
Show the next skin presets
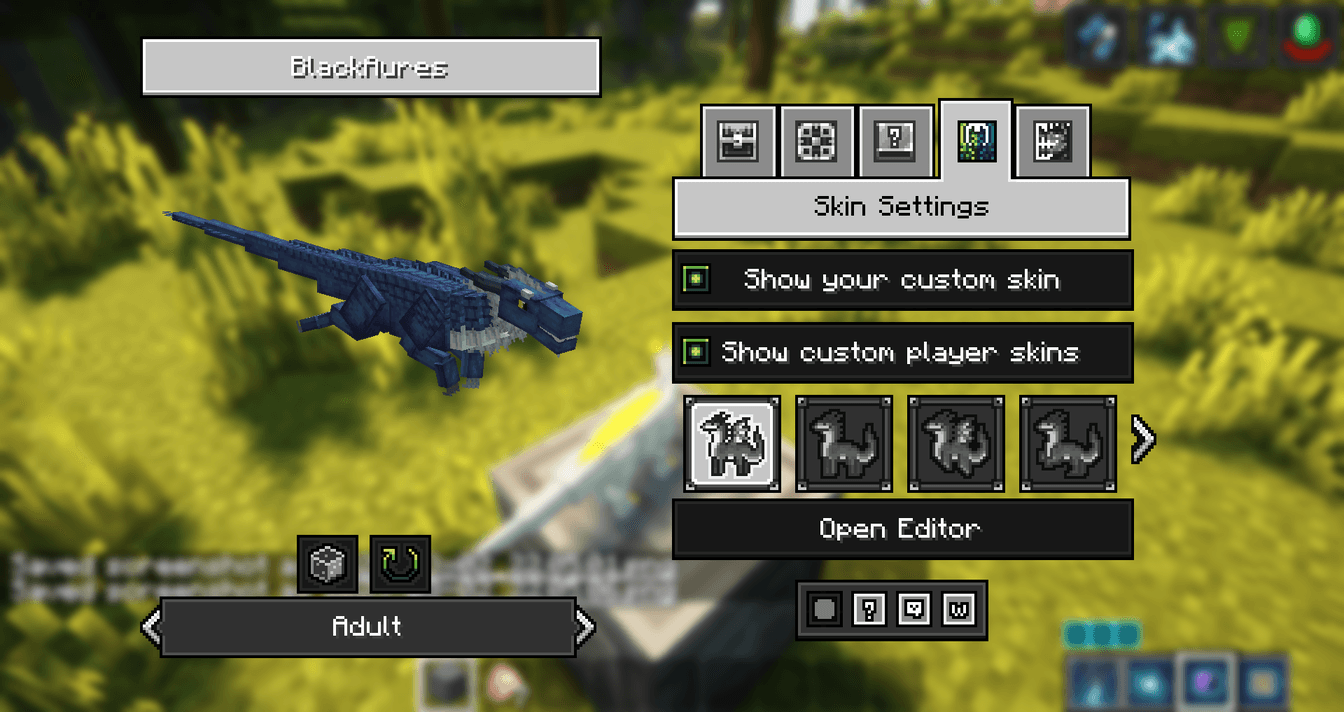pos(1142,438)
